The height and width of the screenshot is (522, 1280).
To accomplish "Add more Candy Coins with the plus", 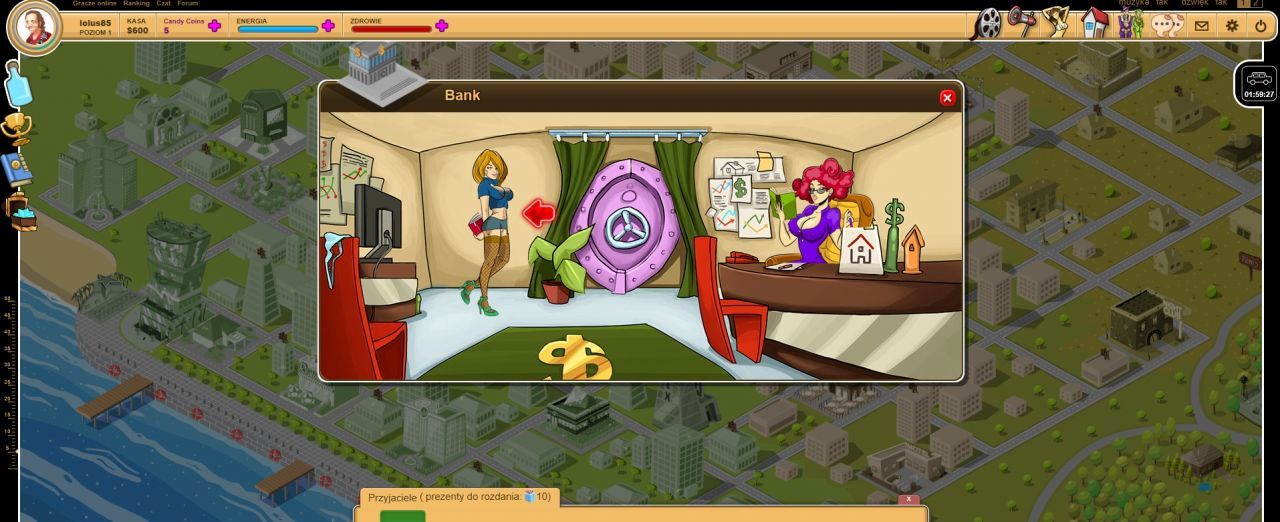I will click(x=214, y=26).
